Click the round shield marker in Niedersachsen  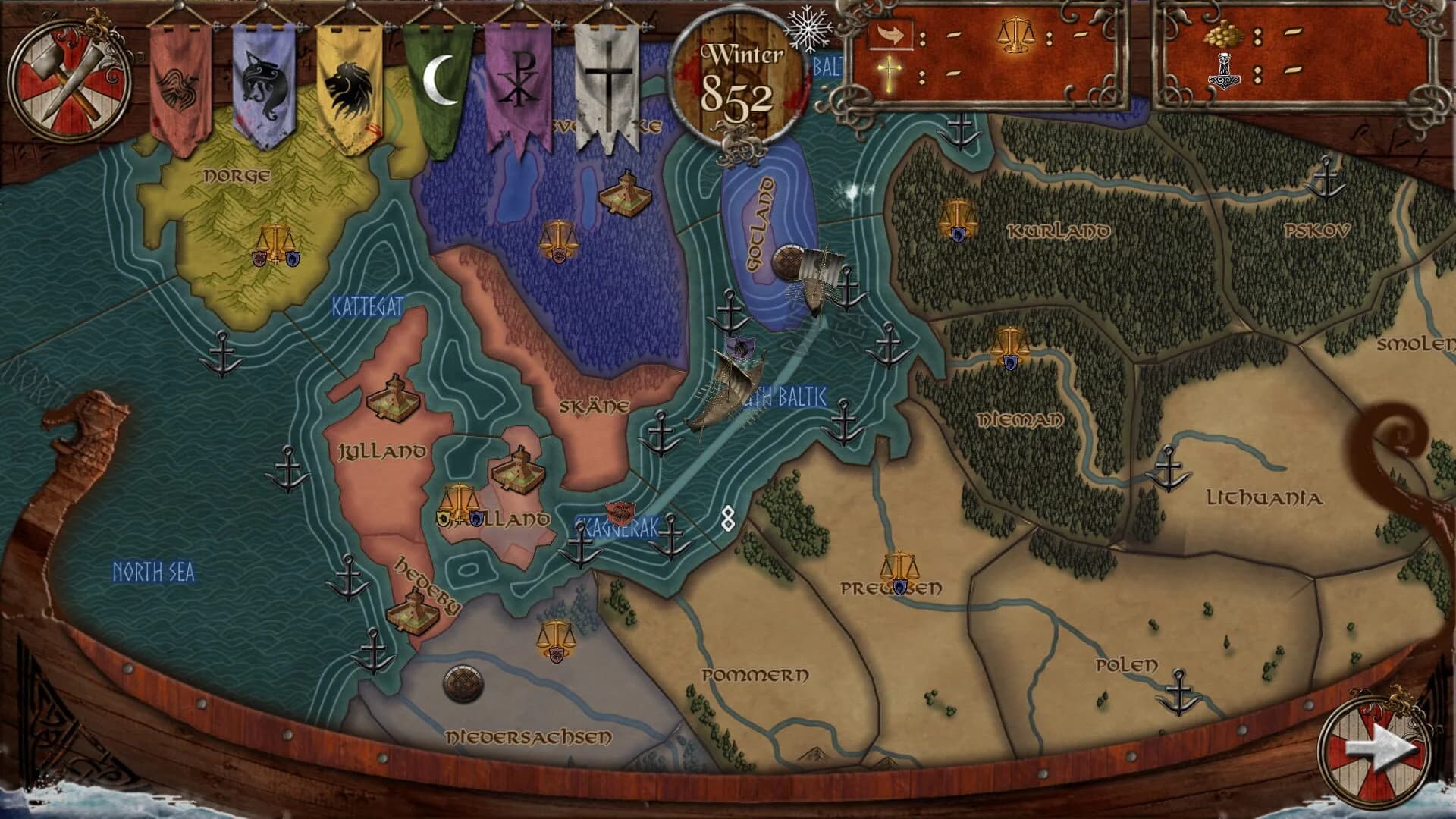pyautogui.click(x=464, y=684)
